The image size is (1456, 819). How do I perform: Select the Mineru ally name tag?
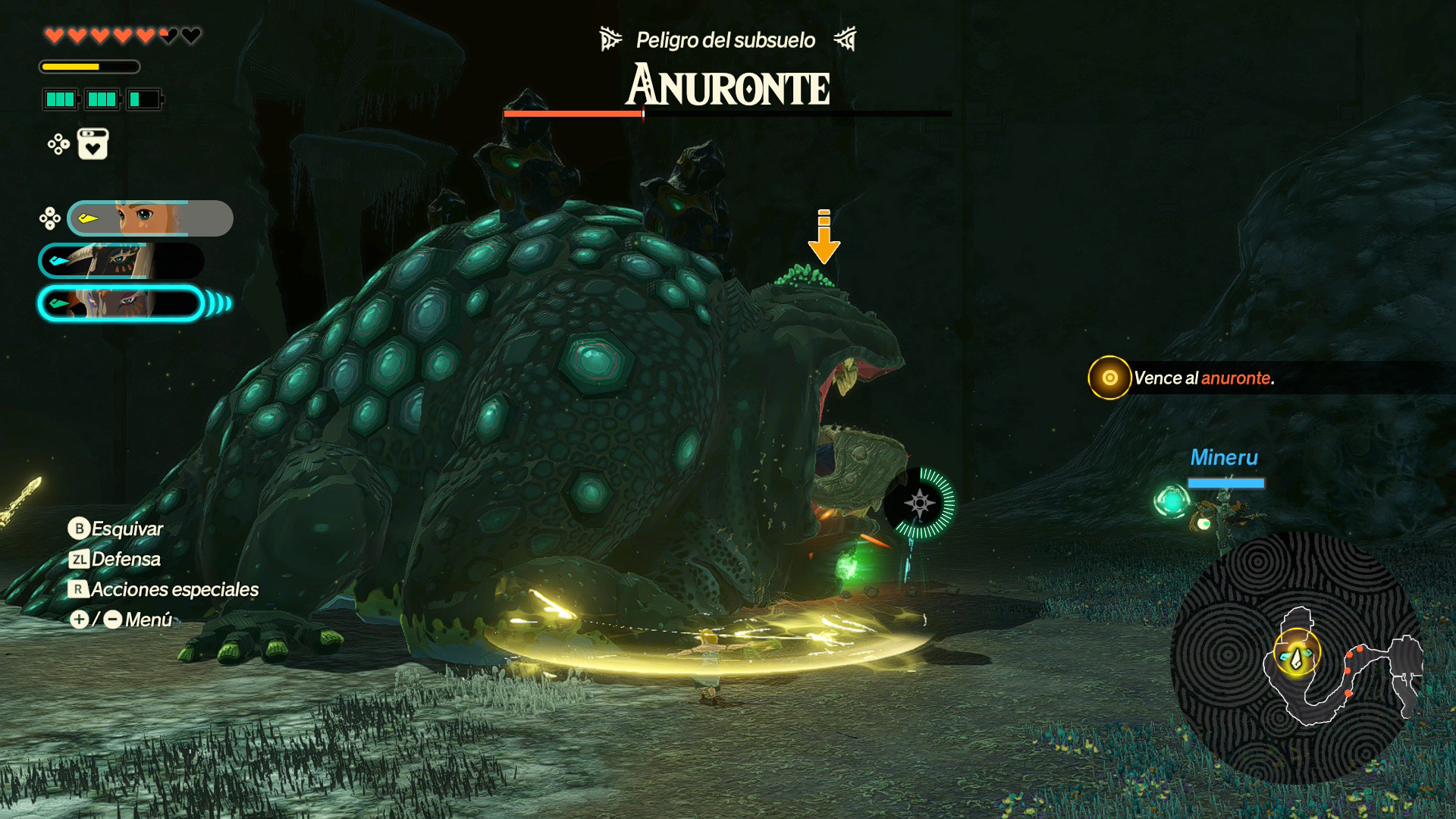tap(1224, 457)
